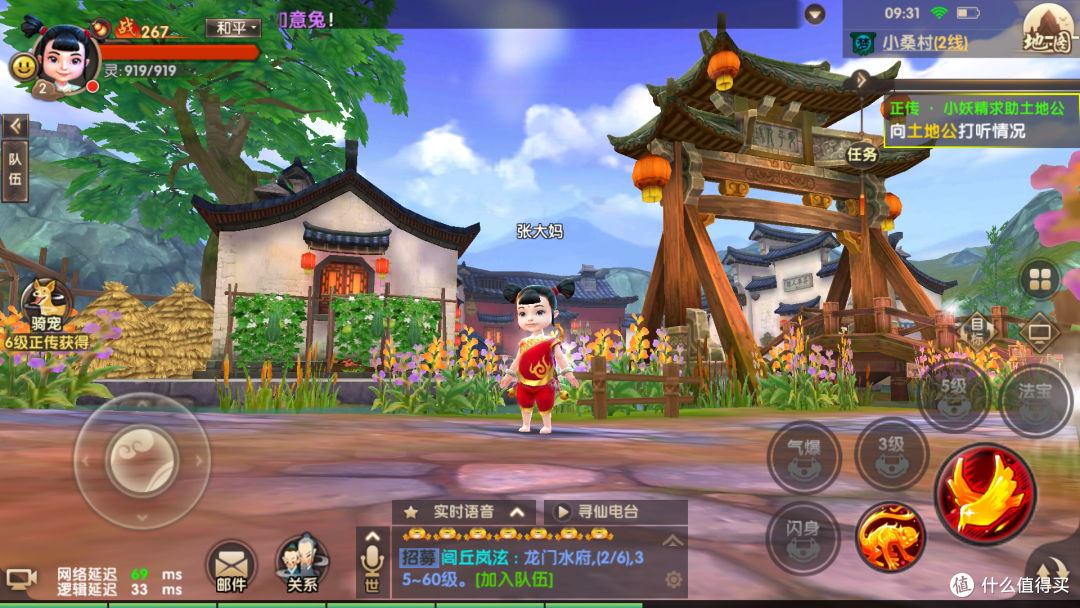The height and width of the screenshot is (608, 1080).
Task: Activate the golden phoenix main attack
Action: point(985,495)
